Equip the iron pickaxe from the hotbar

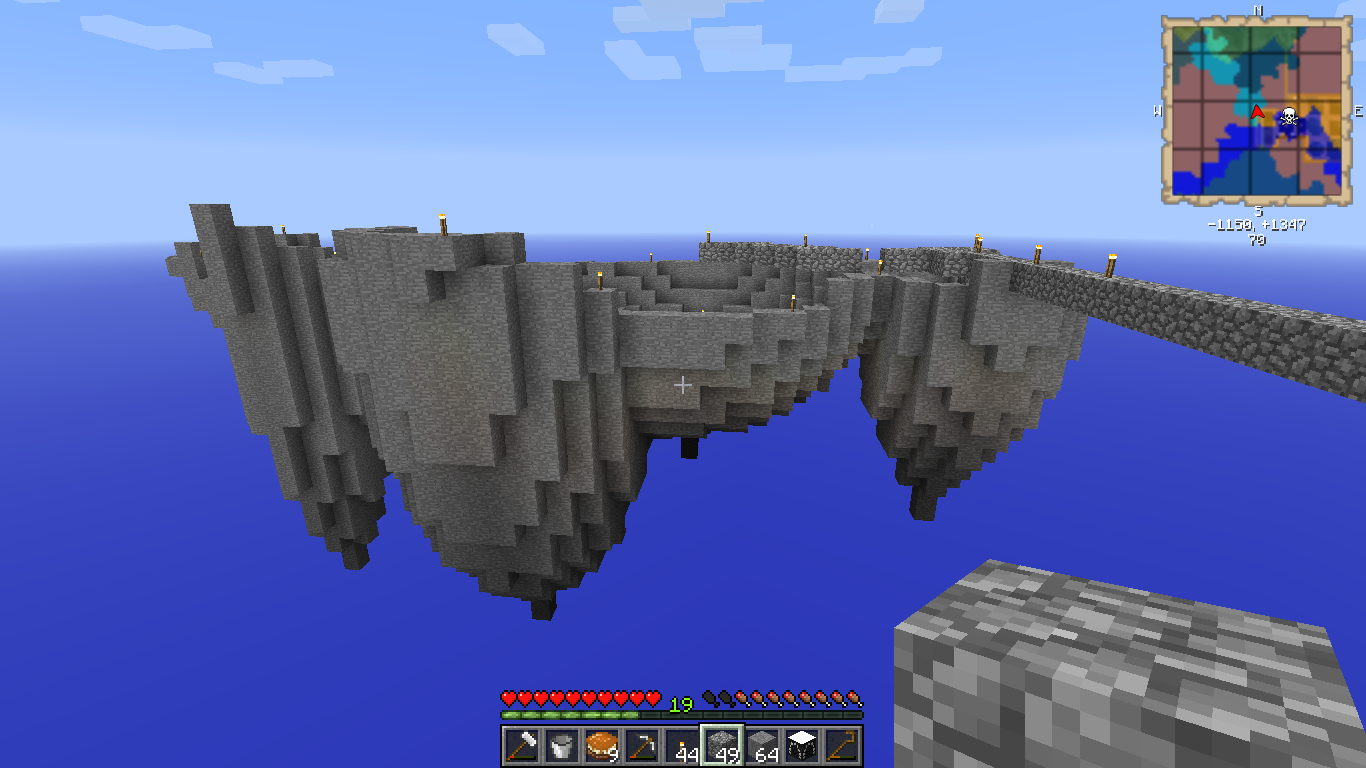641,745
